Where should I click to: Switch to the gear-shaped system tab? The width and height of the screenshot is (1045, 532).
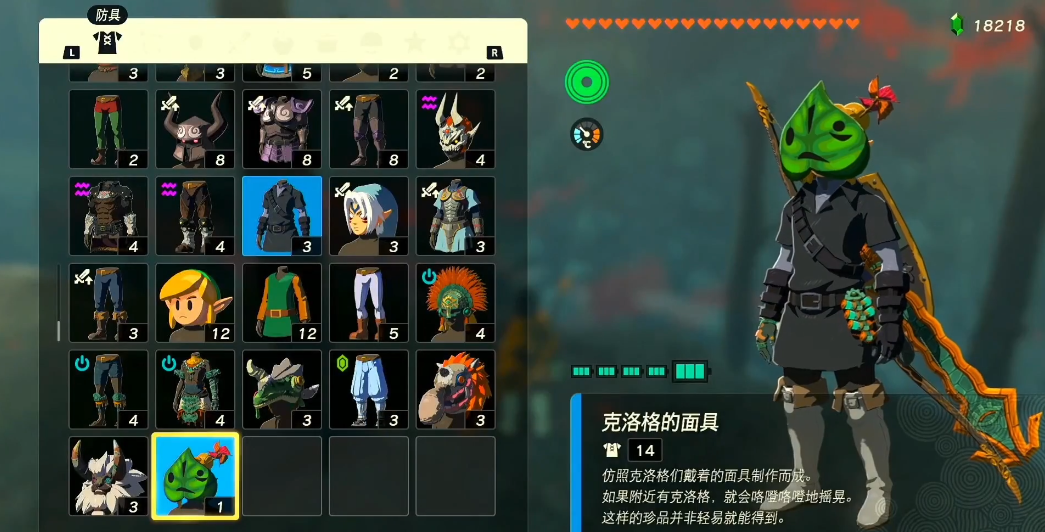(x=459, y=43)
